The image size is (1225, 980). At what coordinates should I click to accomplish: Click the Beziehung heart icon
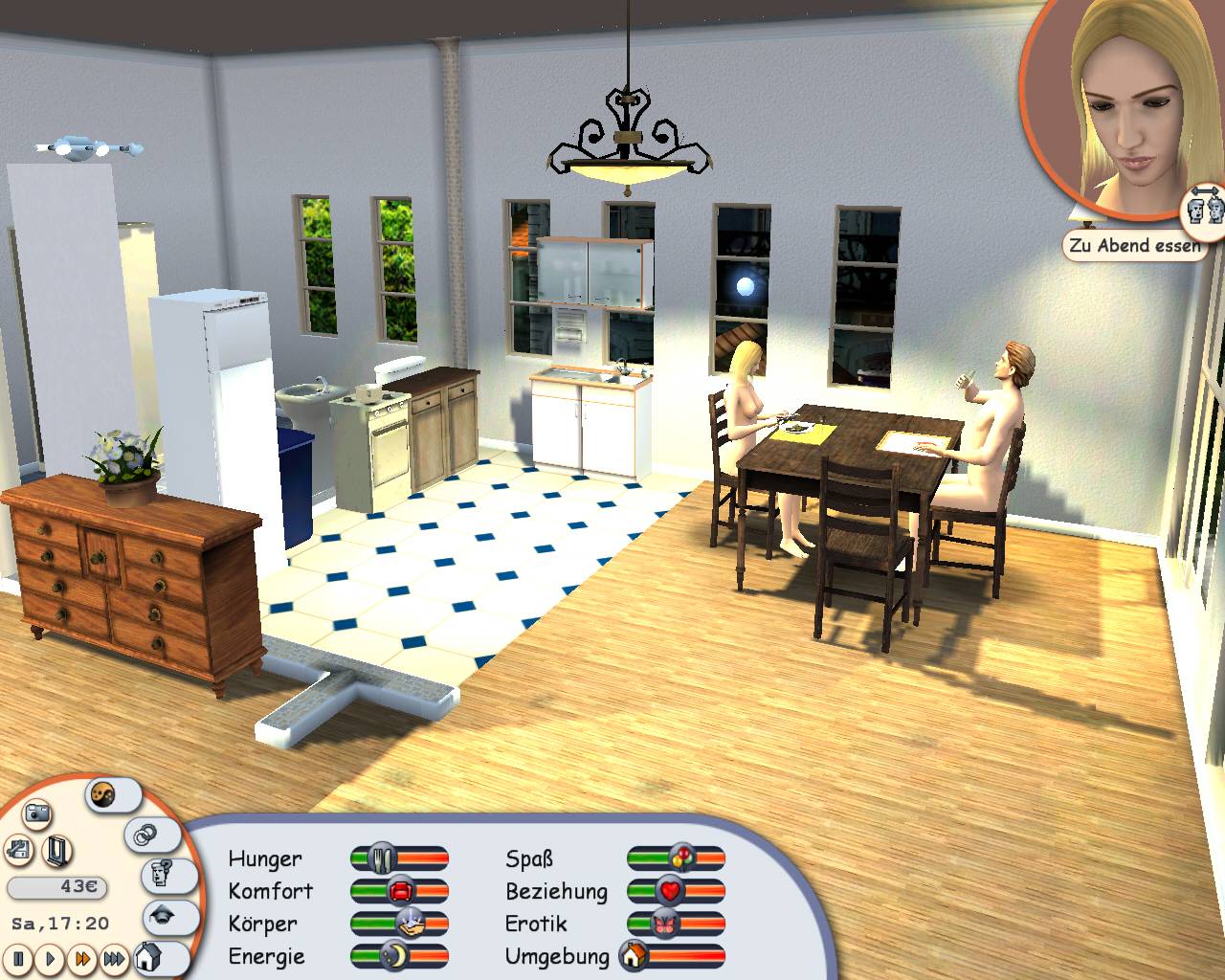(x=670, y=890)
